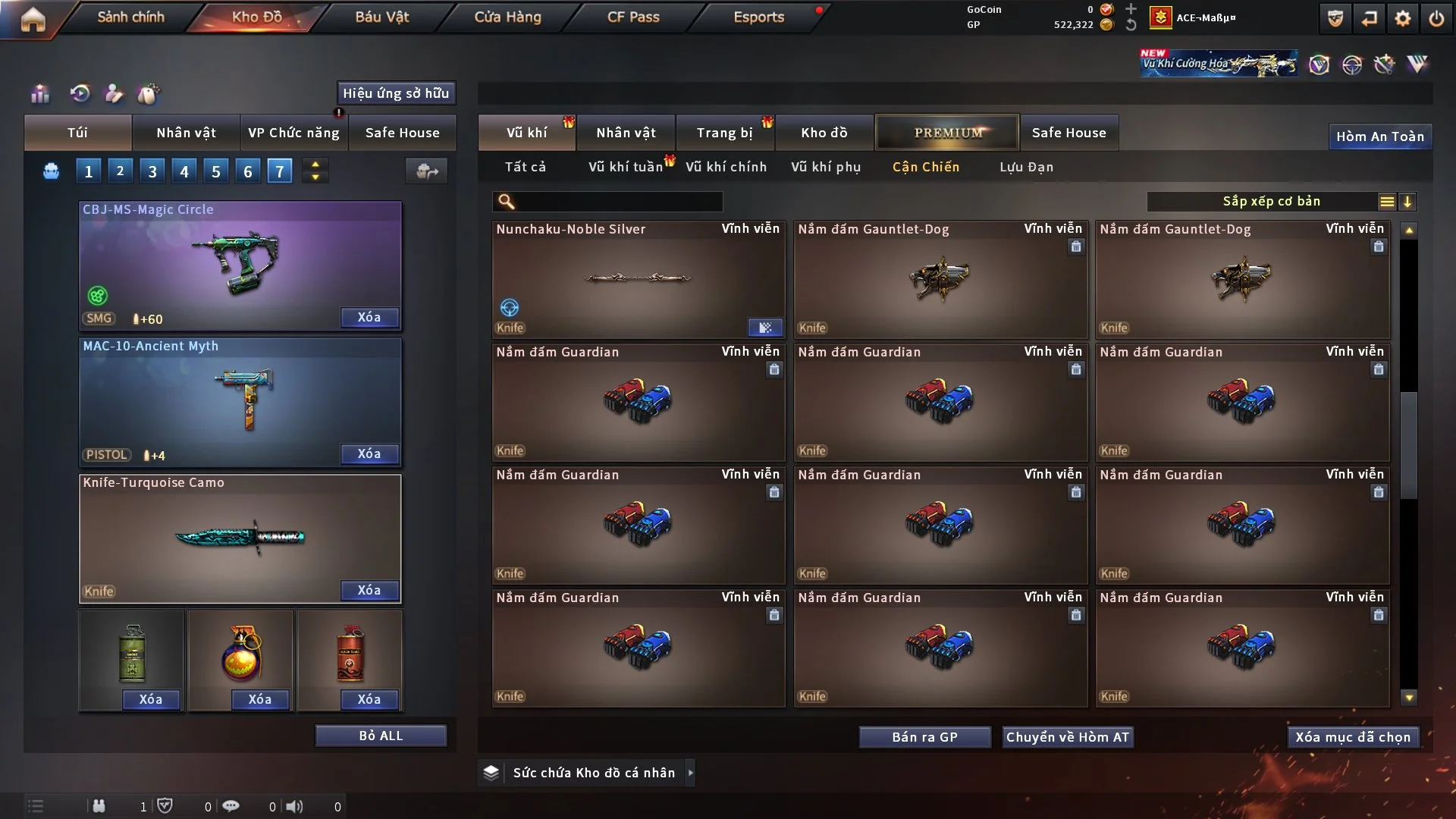This screenshot has height=819, width=1456.
Task: Go to Sảnh chính lobby
Action: tap(130, 17)
